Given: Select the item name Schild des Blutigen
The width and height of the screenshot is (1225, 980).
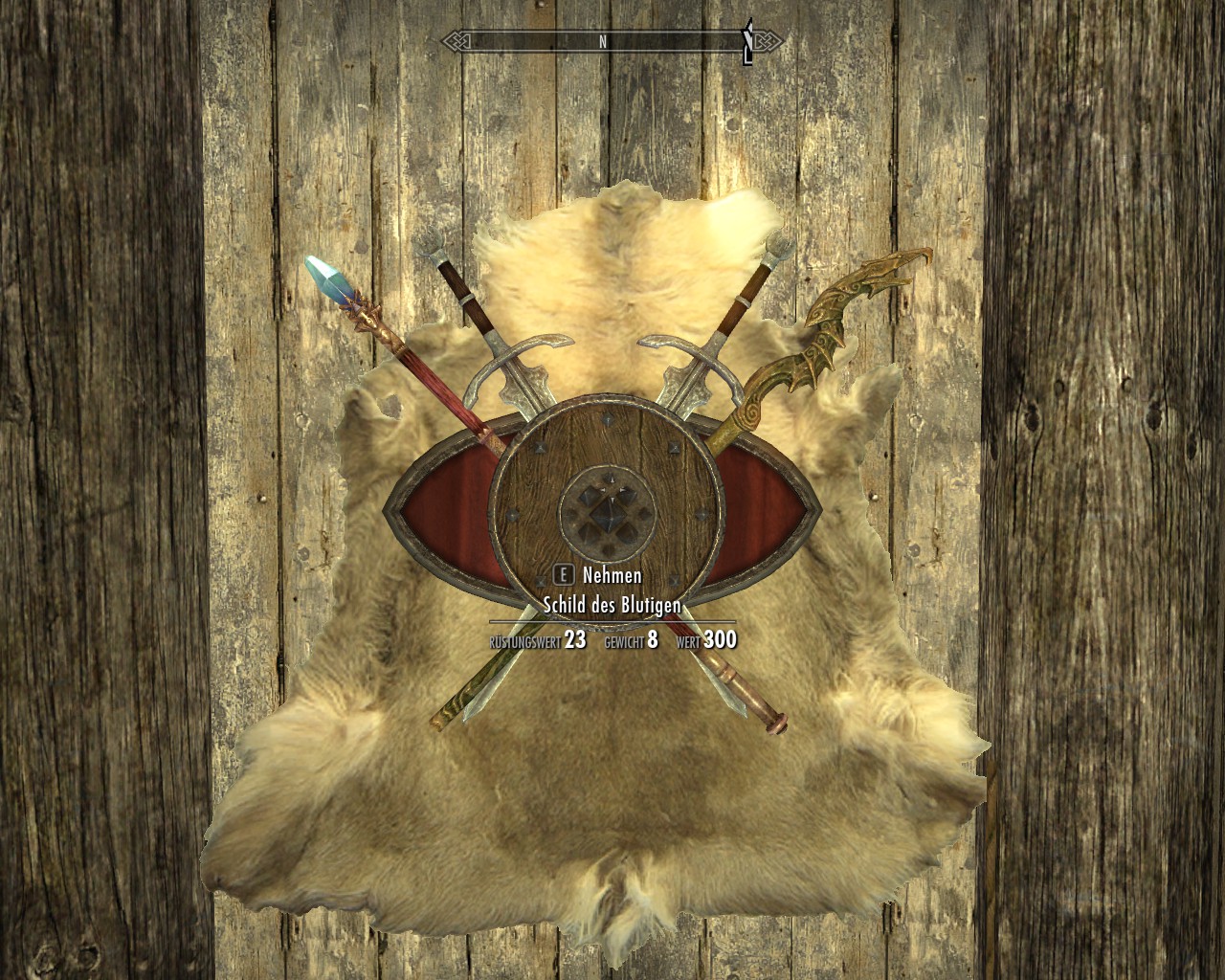Looking at the screenshot, I should (x=613, y=605).
